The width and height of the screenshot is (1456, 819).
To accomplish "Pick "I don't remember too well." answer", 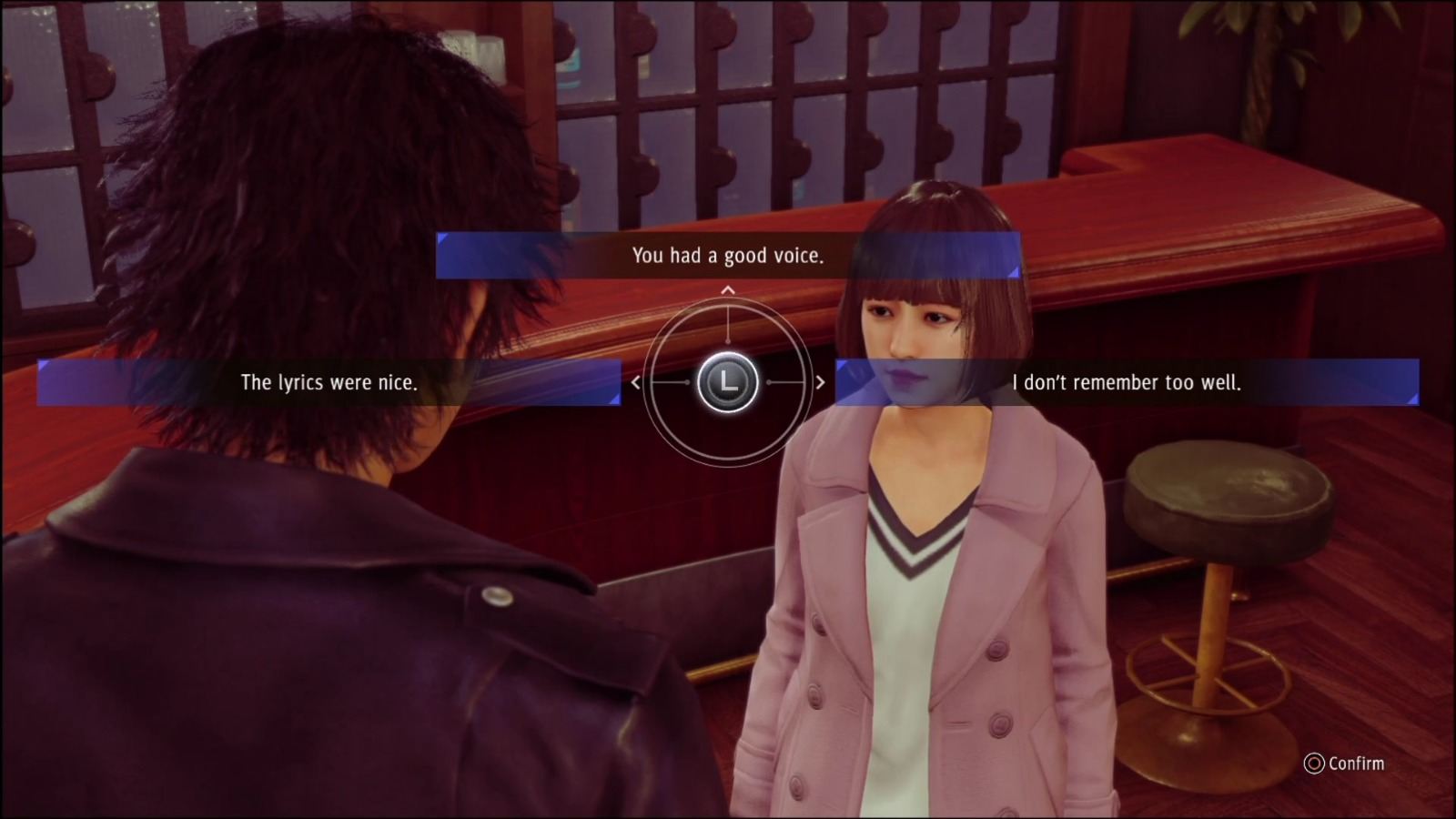I will (1127, 382).
